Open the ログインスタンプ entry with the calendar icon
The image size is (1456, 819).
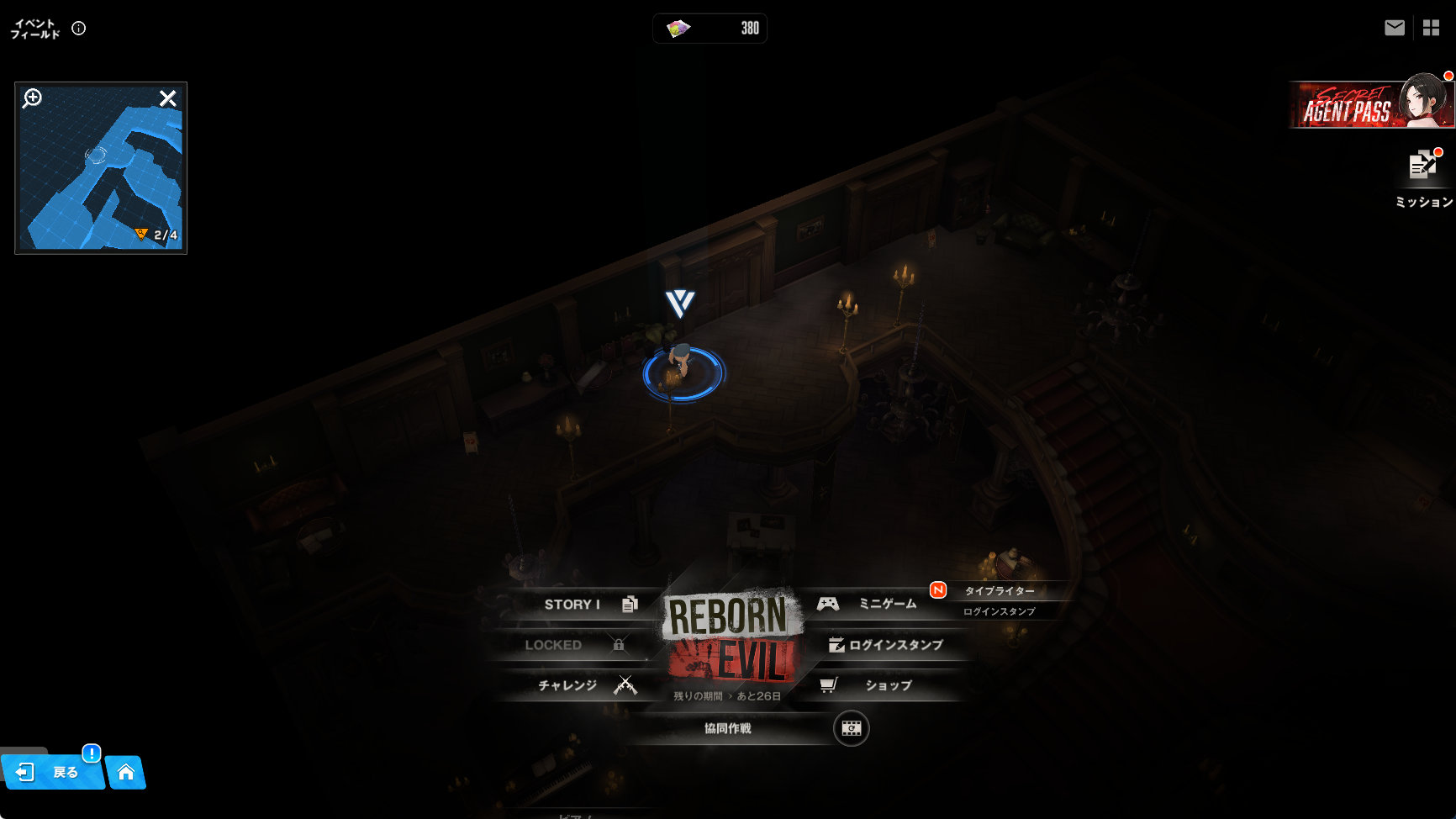tap(886, 645)
